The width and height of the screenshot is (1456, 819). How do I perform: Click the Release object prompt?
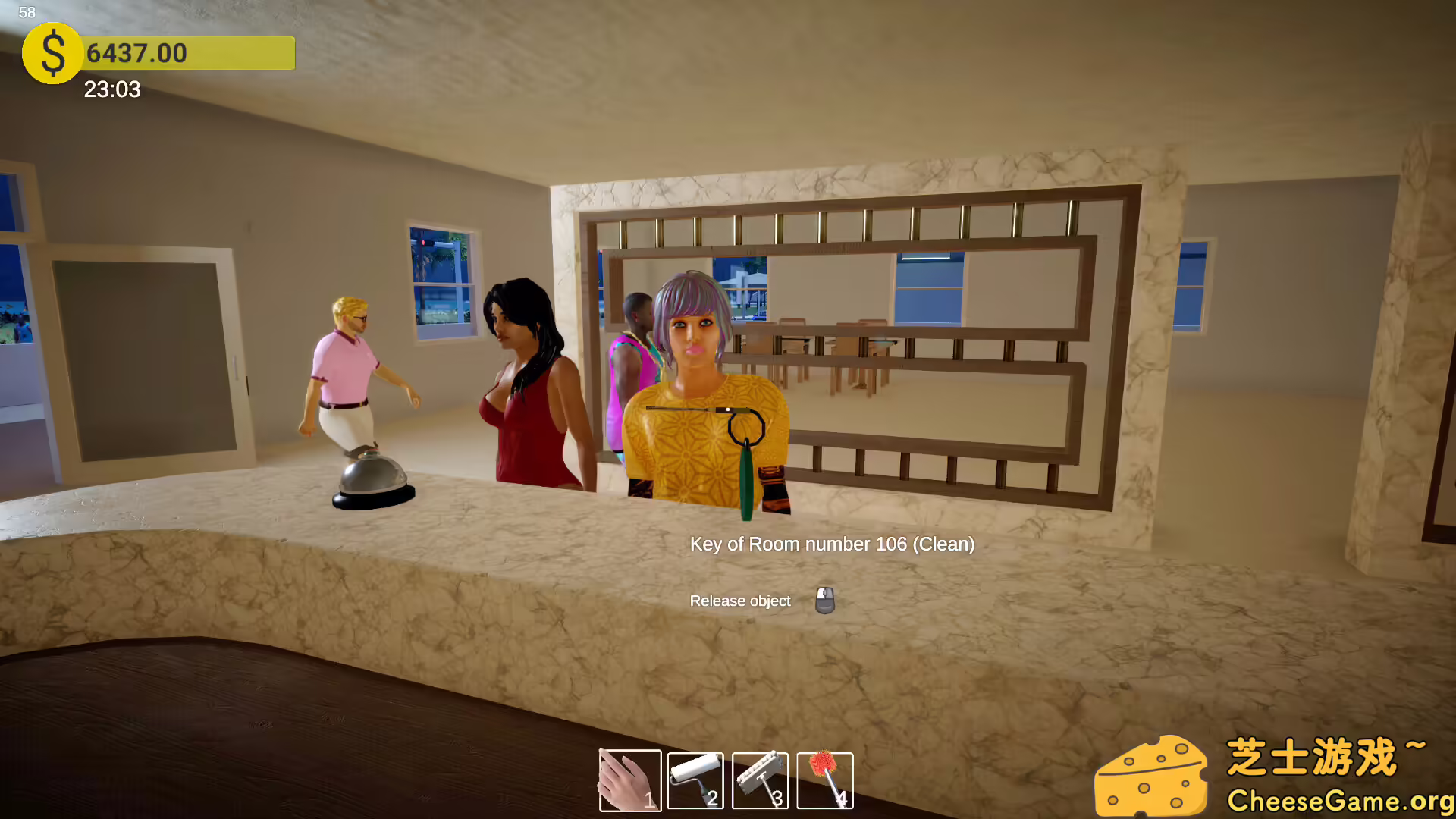pyautogui.click(x=739, y=600)
